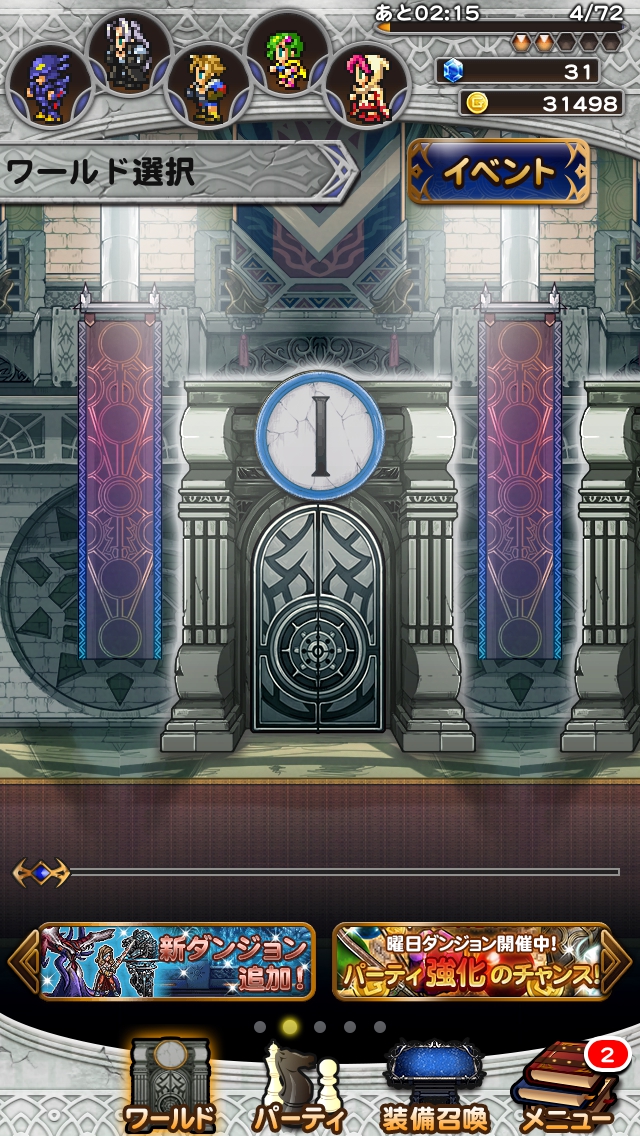This screenshot has height=1136, width=640.
Task: Go to 装備召喚 relic draw tab
Action: click(x=434, y=1087)
